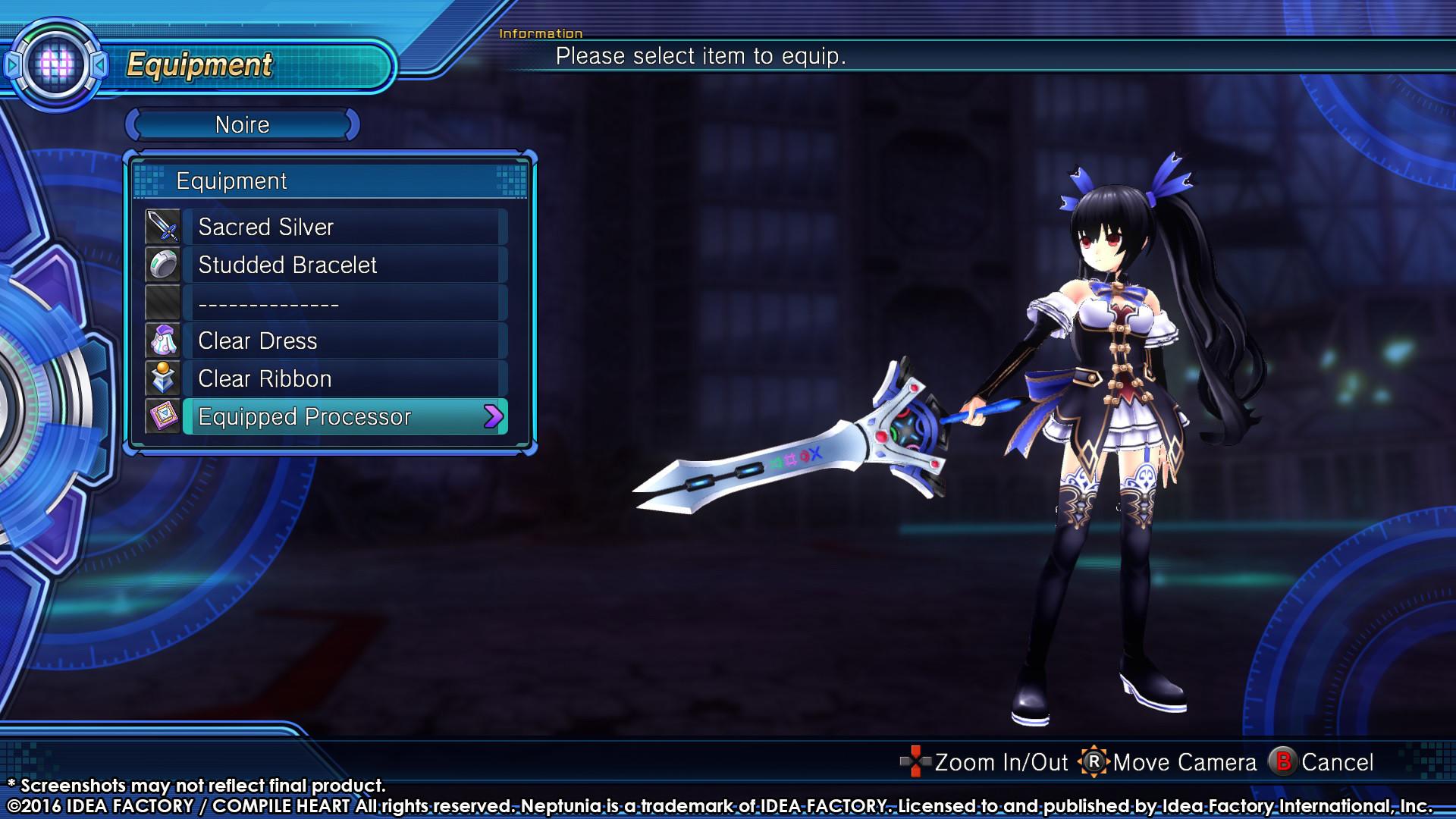Click the bracelet icon next to Studded Bracelet
This screenshot has width=1456, height=819.
[161, 265]
